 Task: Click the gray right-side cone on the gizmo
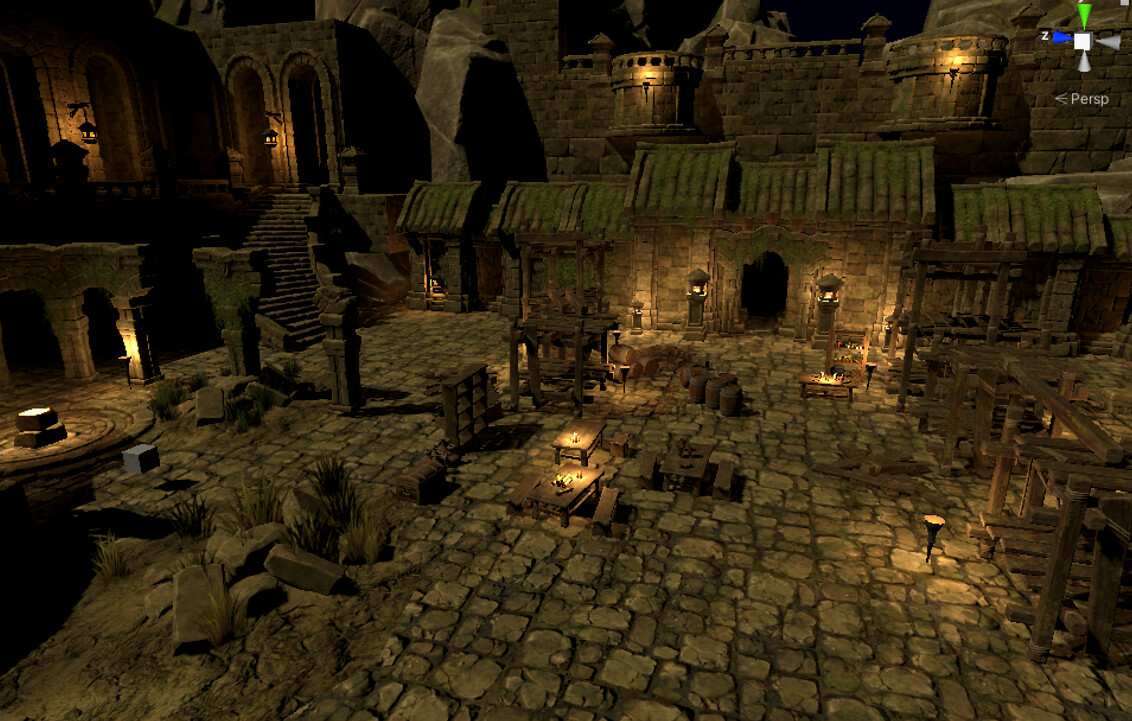tap(1108, 42)
